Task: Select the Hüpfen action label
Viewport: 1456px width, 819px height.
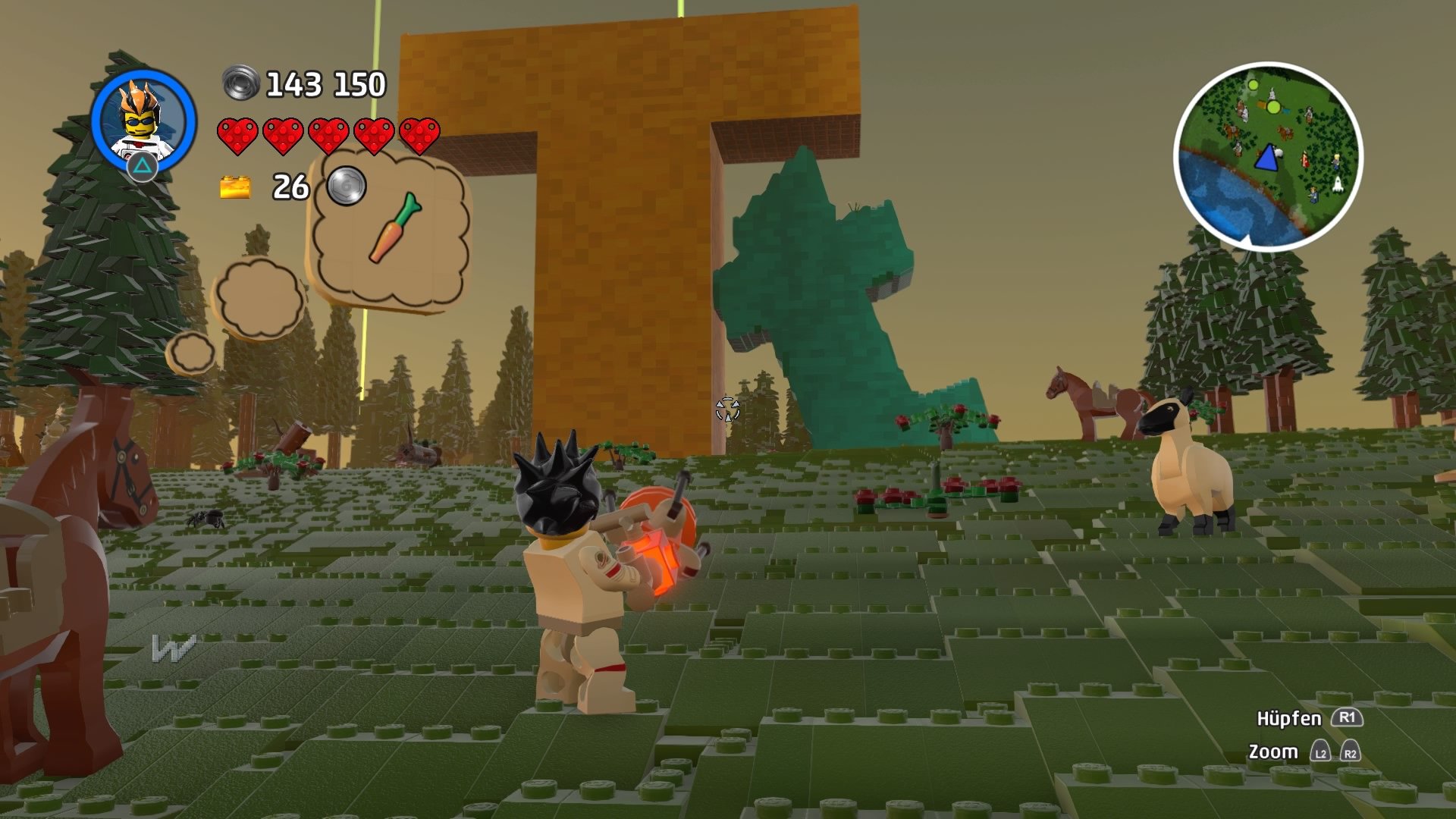Action: (1289, 719)
